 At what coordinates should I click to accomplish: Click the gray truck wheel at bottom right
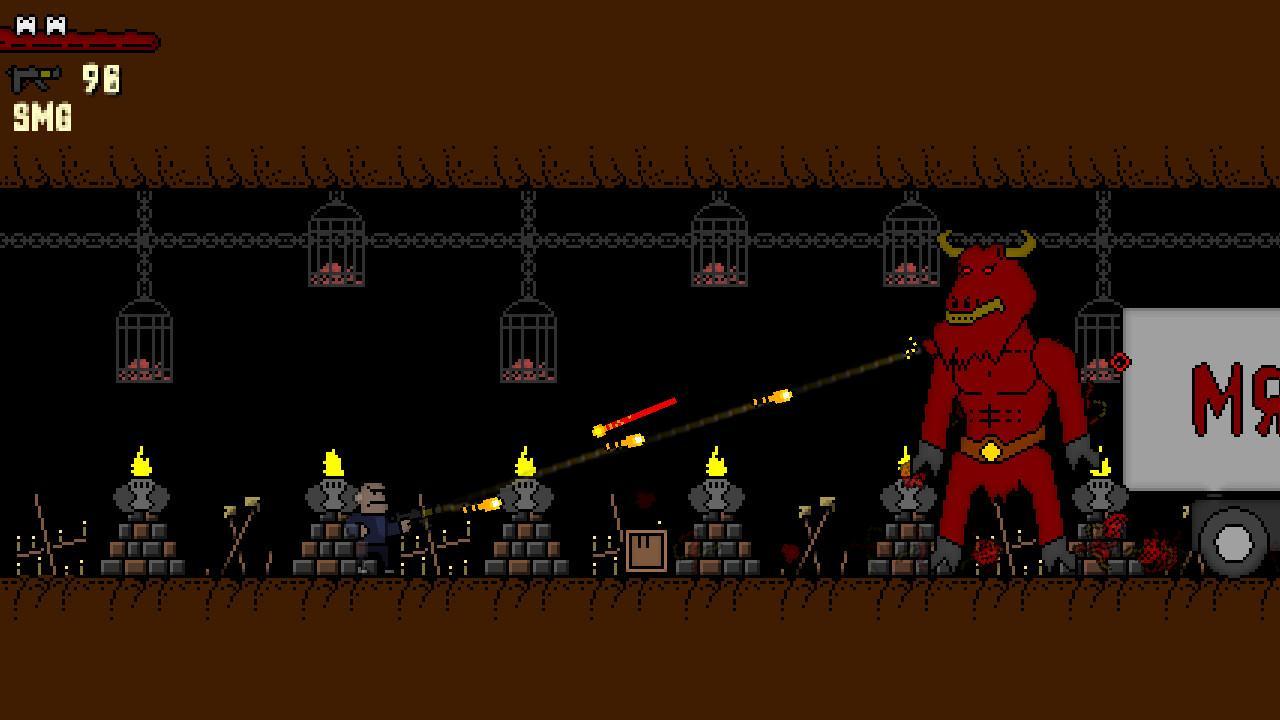tap(1232, 545)
